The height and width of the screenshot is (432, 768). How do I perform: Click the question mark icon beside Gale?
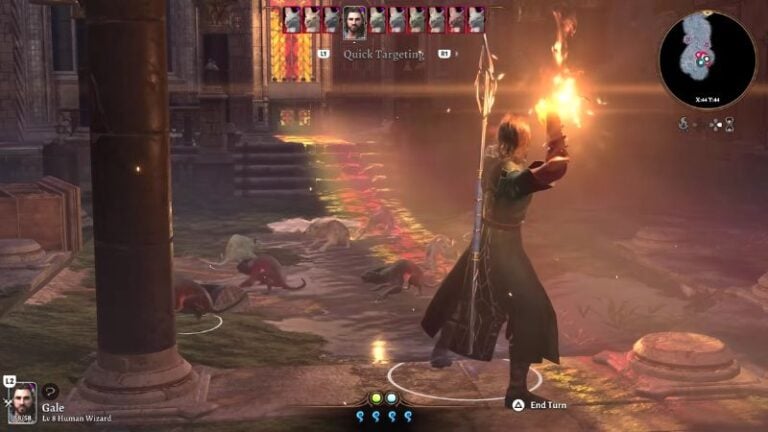[x=50, y=390]
